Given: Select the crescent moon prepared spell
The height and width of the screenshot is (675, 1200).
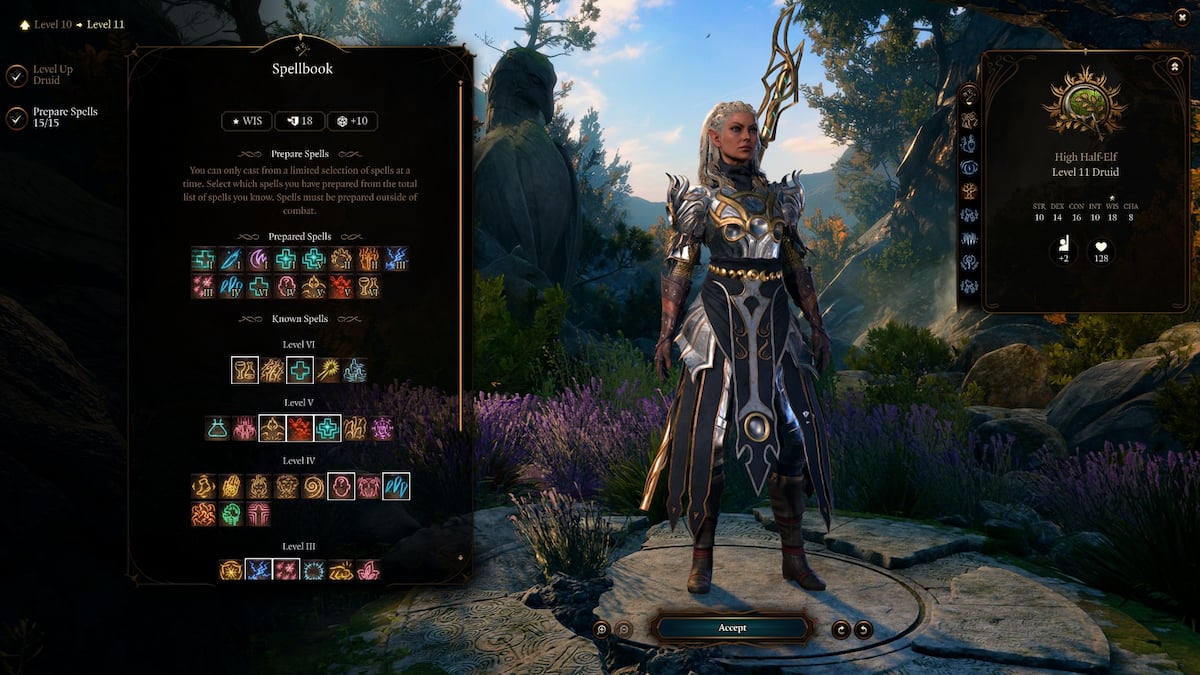Looking at the screenshot, I should point(258,259).
